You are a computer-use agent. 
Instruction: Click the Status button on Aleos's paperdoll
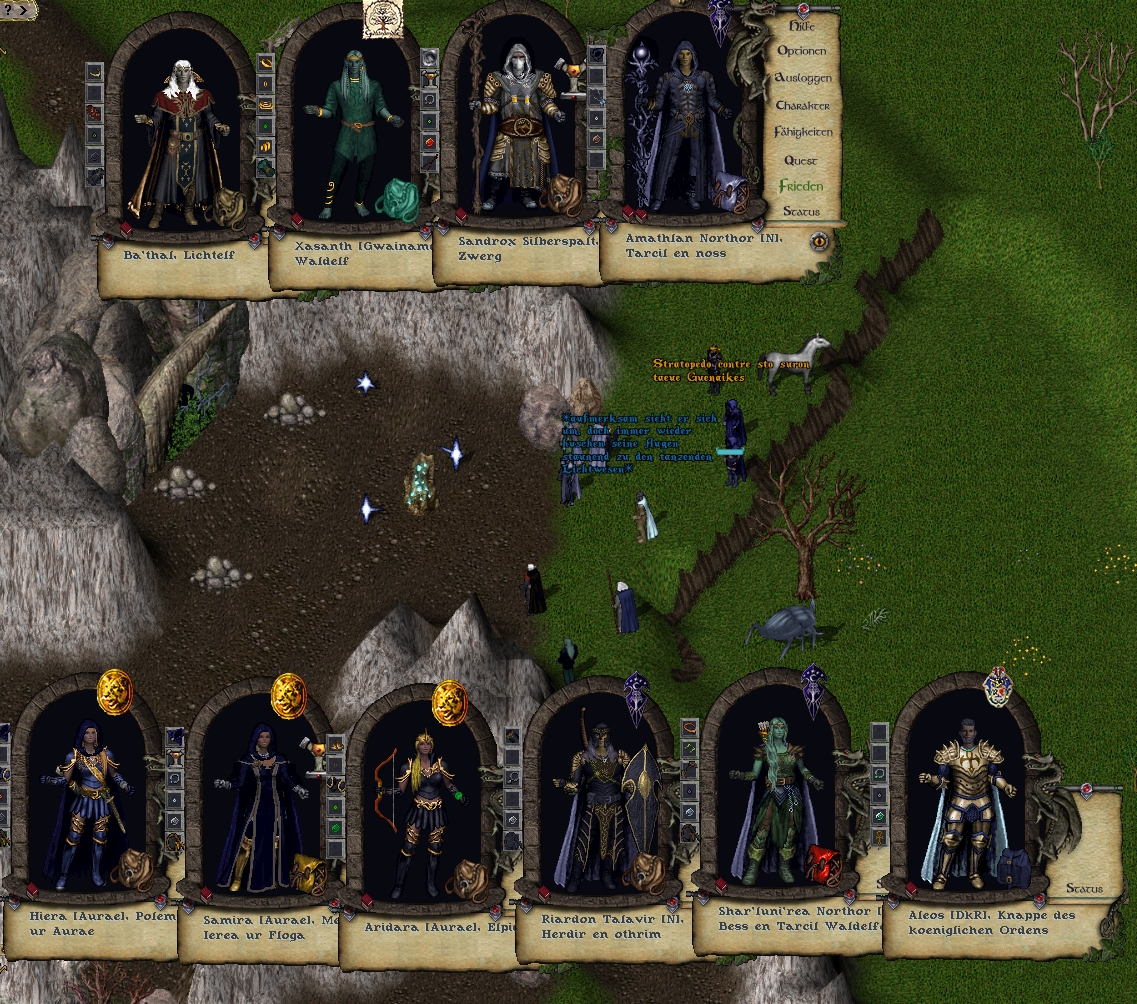(x=1084, y=888)
